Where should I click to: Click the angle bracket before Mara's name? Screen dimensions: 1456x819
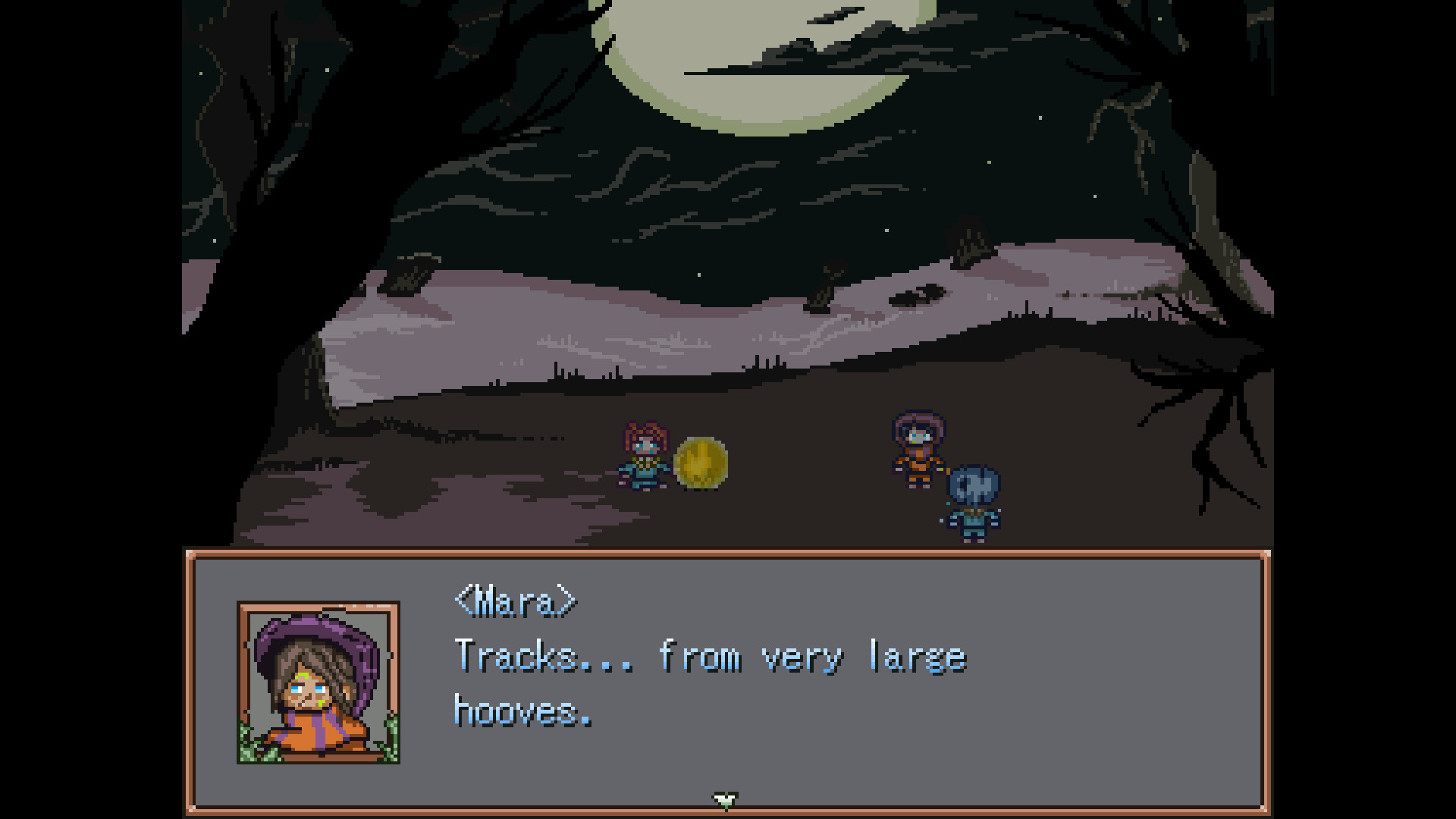tap(460, 601)
